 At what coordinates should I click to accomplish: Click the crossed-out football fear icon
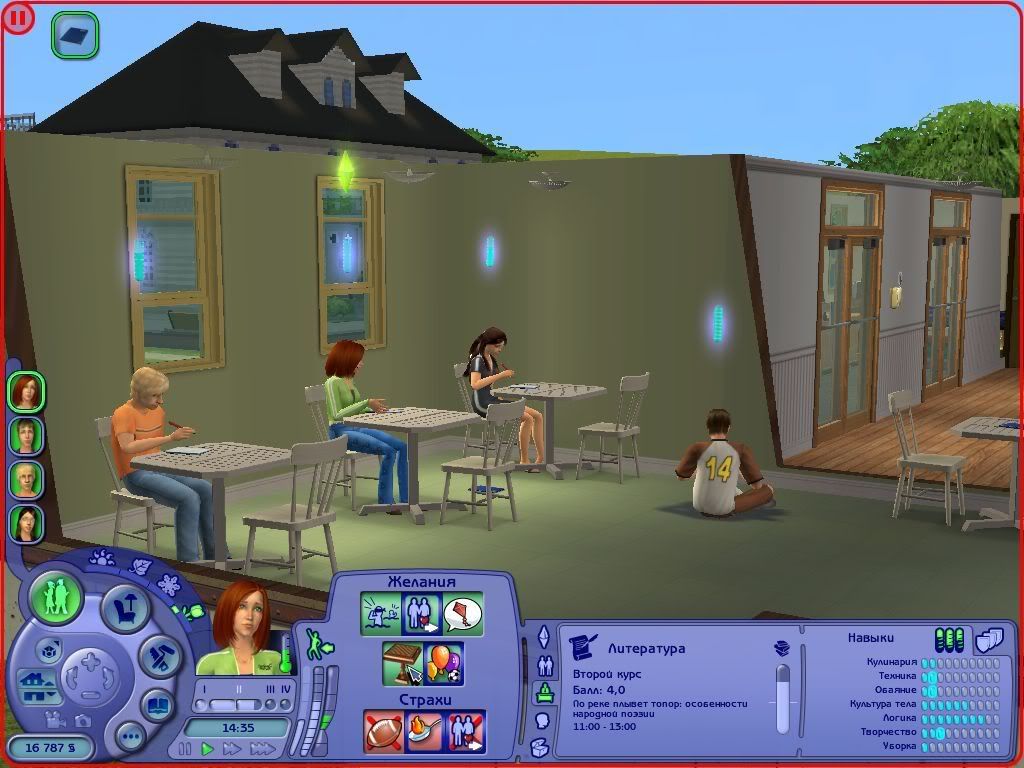pos(382,731)
